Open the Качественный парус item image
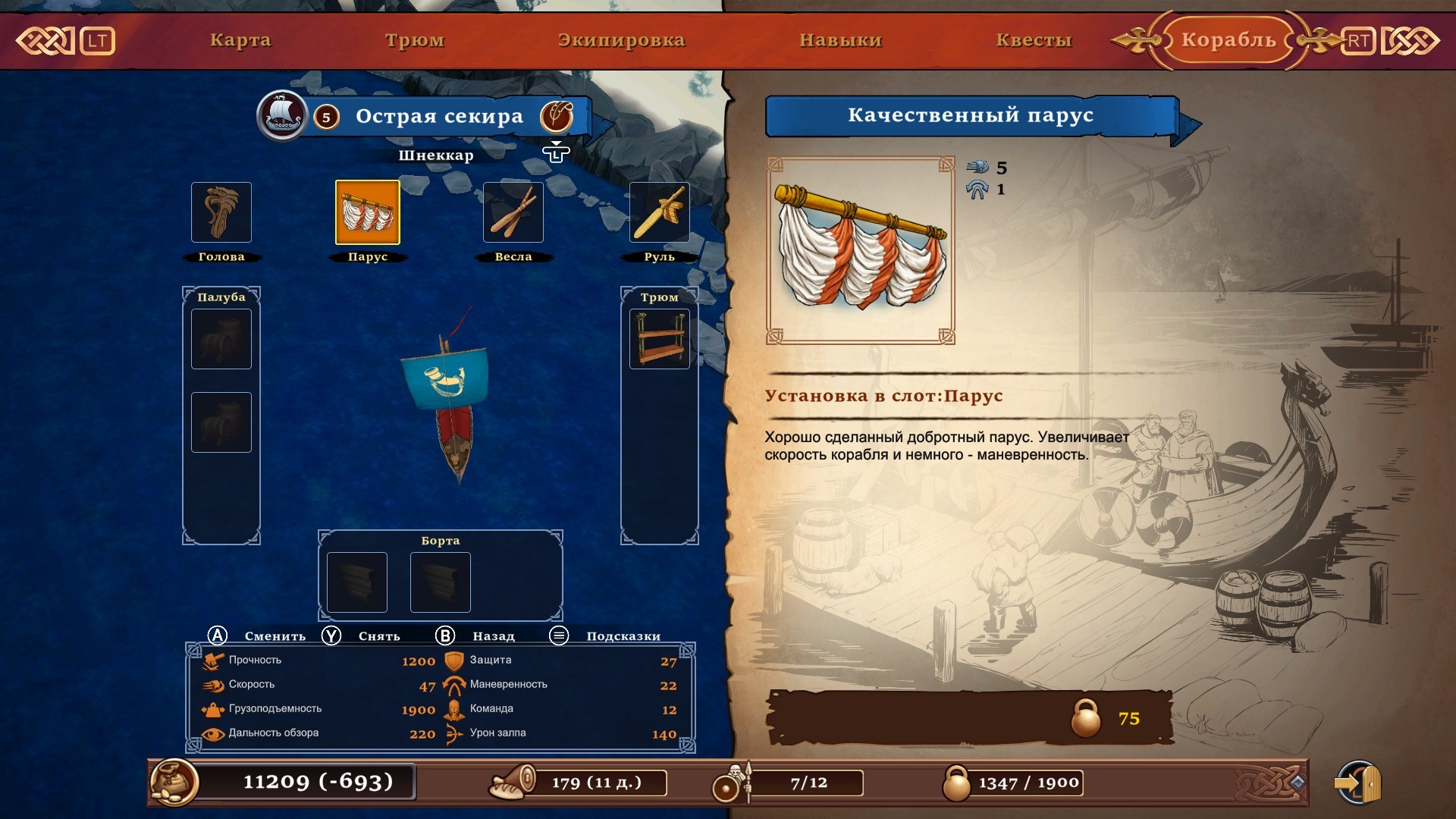Viewport: 1456px width, 819px height. tap(861, 250)
